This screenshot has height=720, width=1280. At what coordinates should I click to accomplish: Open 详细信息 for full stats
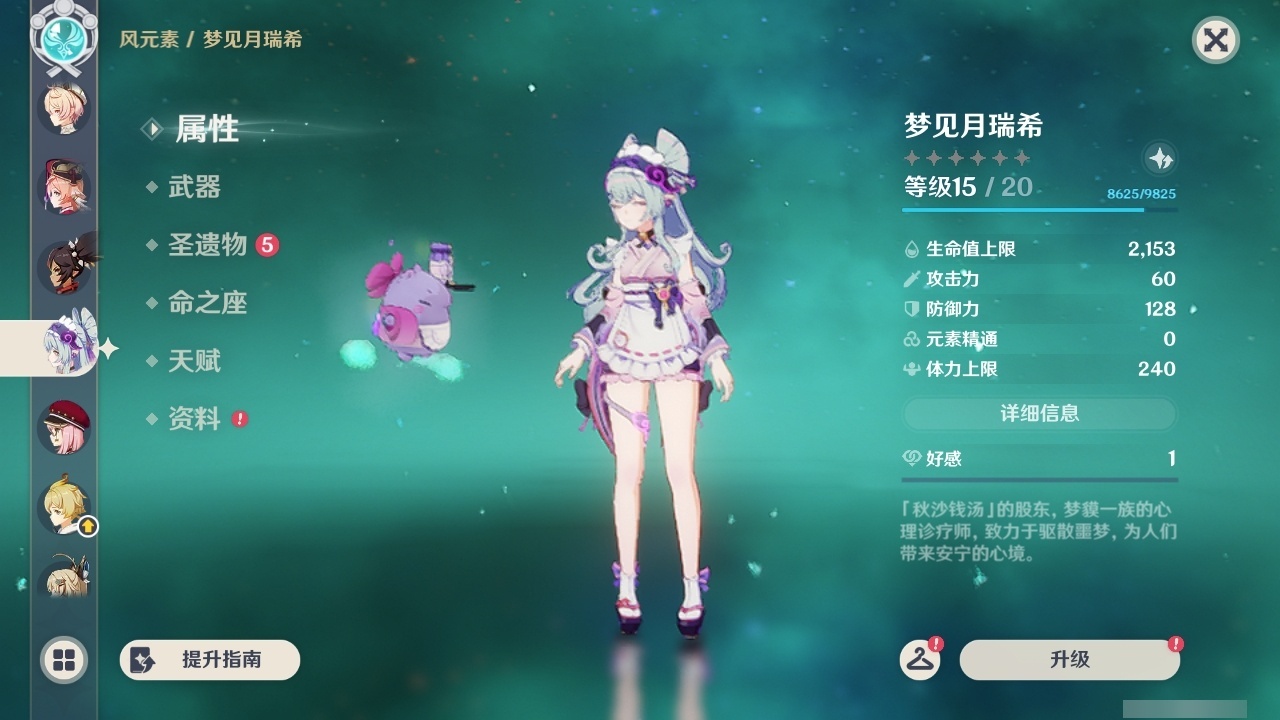[1040, 414]
